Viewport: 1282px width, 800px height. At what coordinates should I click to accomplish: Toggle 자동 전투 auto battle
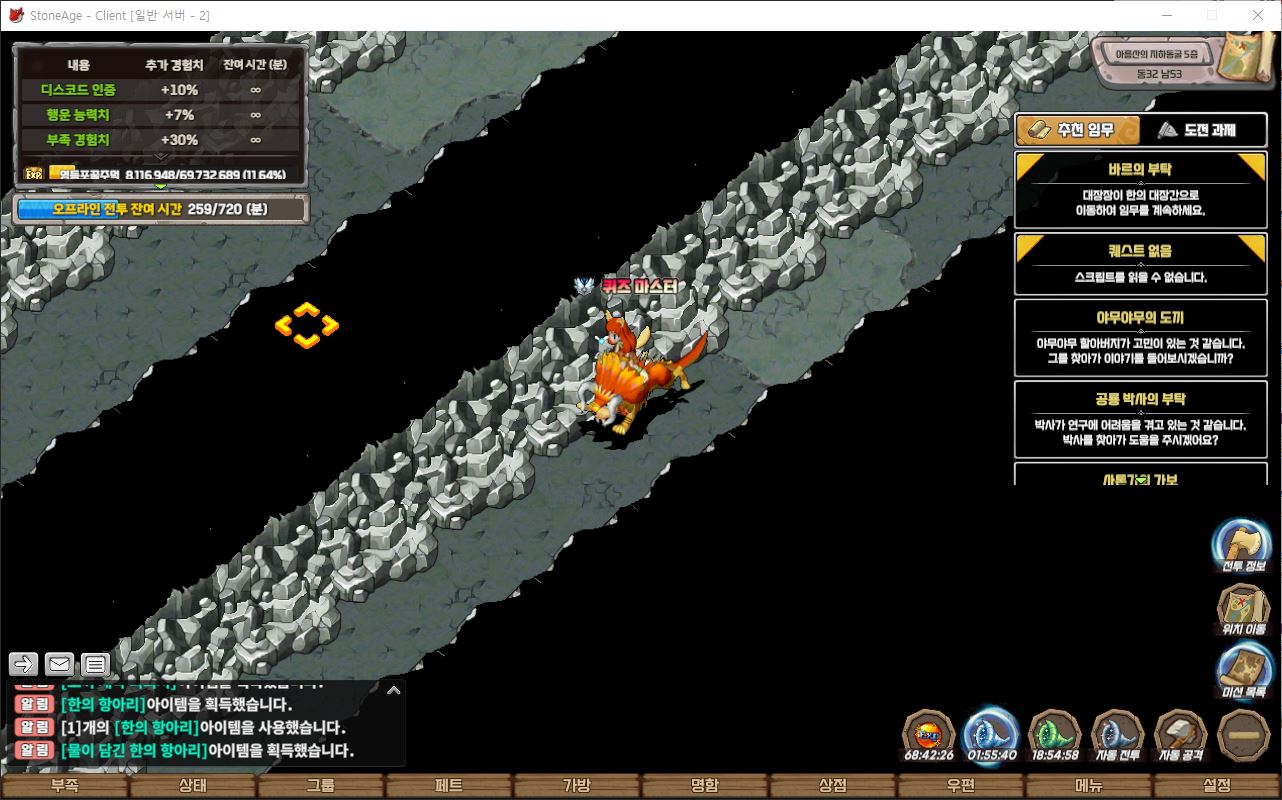click(1117, 736)
